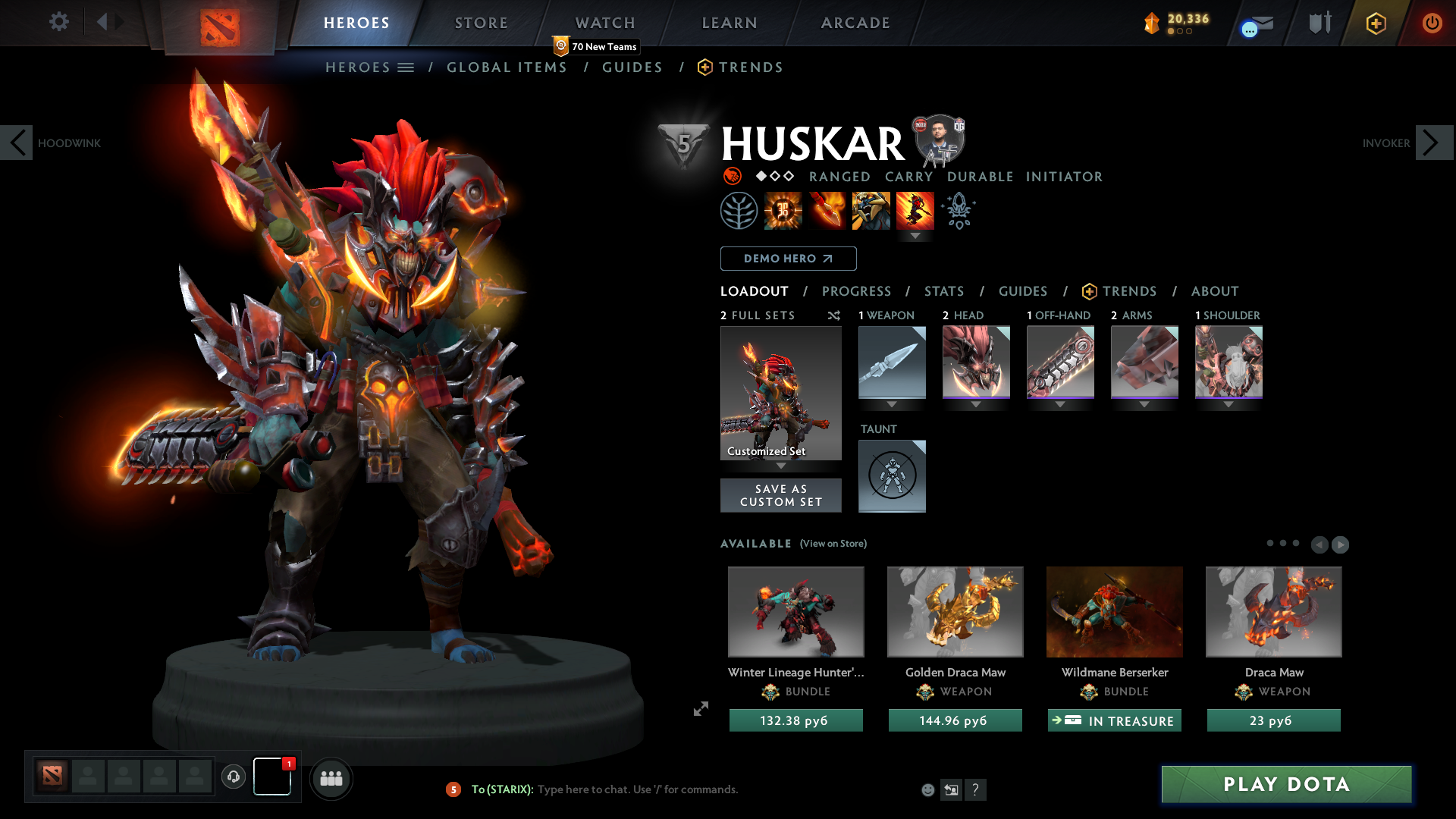Toggle the Customized Set full set slot
The height and width of the screenshot is (819, 1456).
[780, 393]
